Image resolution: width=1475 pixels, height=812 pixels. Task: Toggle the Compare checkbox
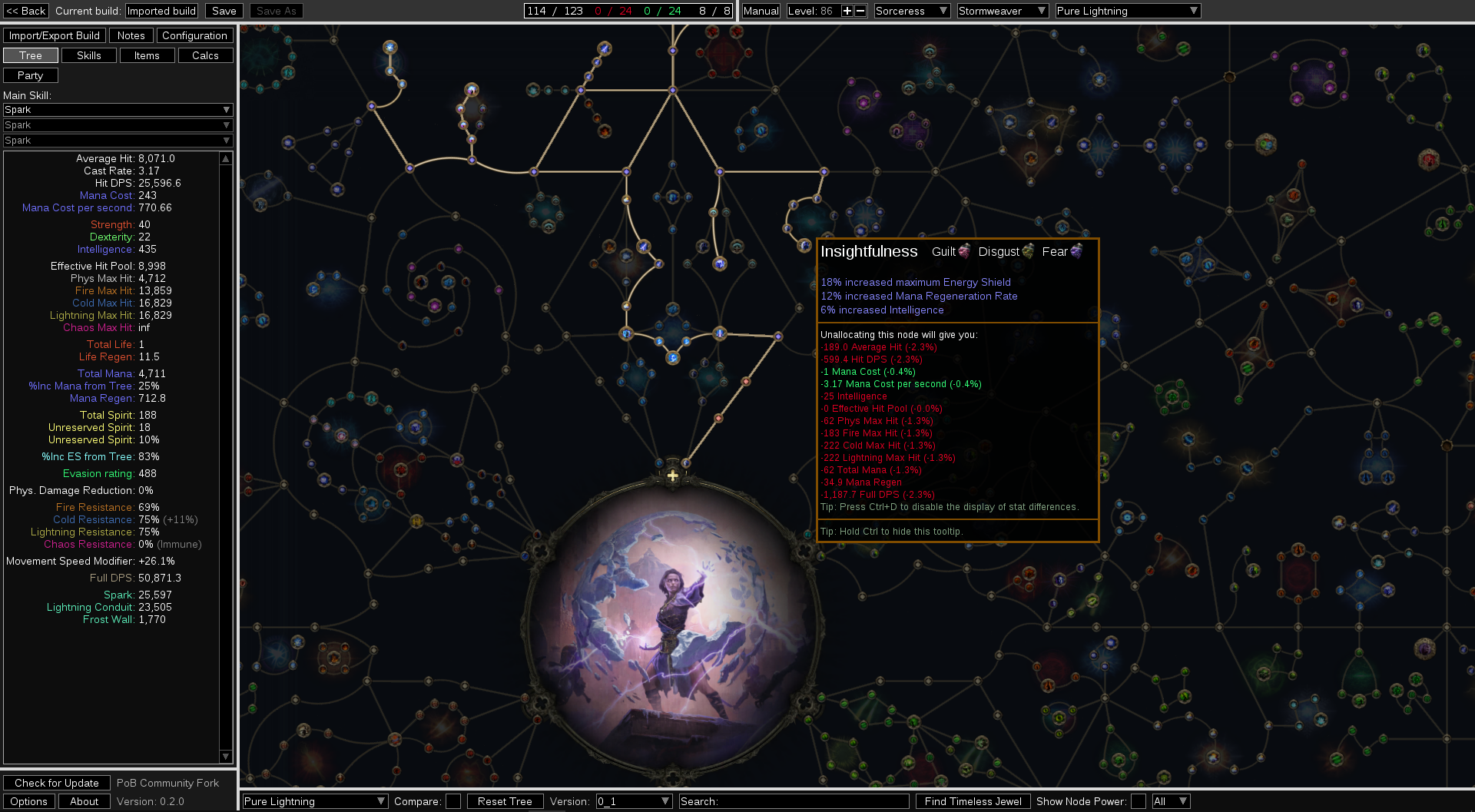[x=453, y=801]
